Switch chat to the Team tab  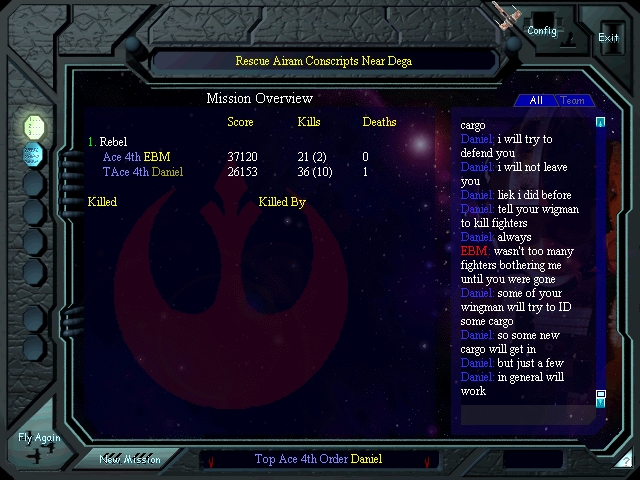coord(572,100)
